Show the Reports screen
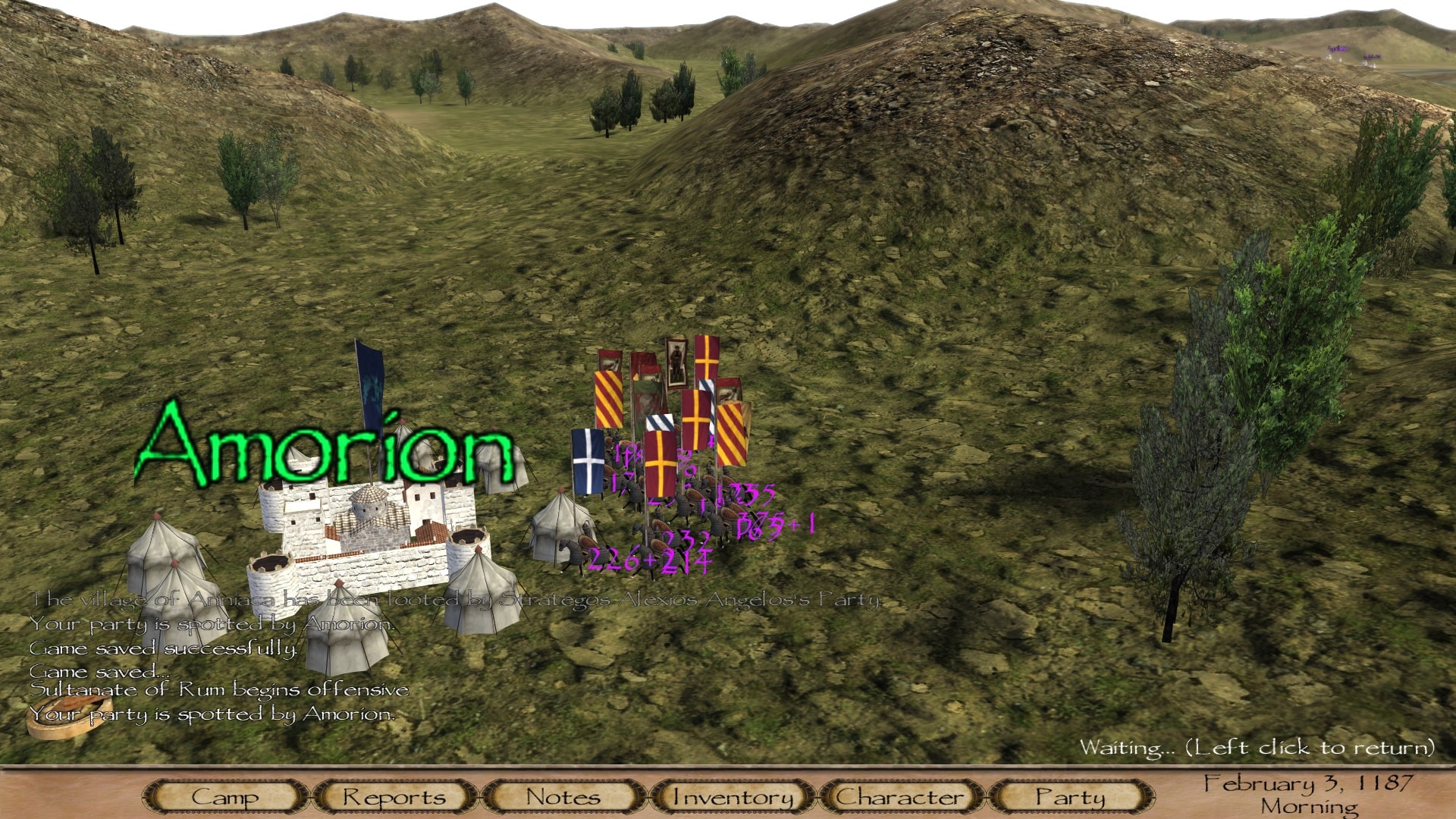Viewport: 1456px width, 819px height. tap(394, 797)
